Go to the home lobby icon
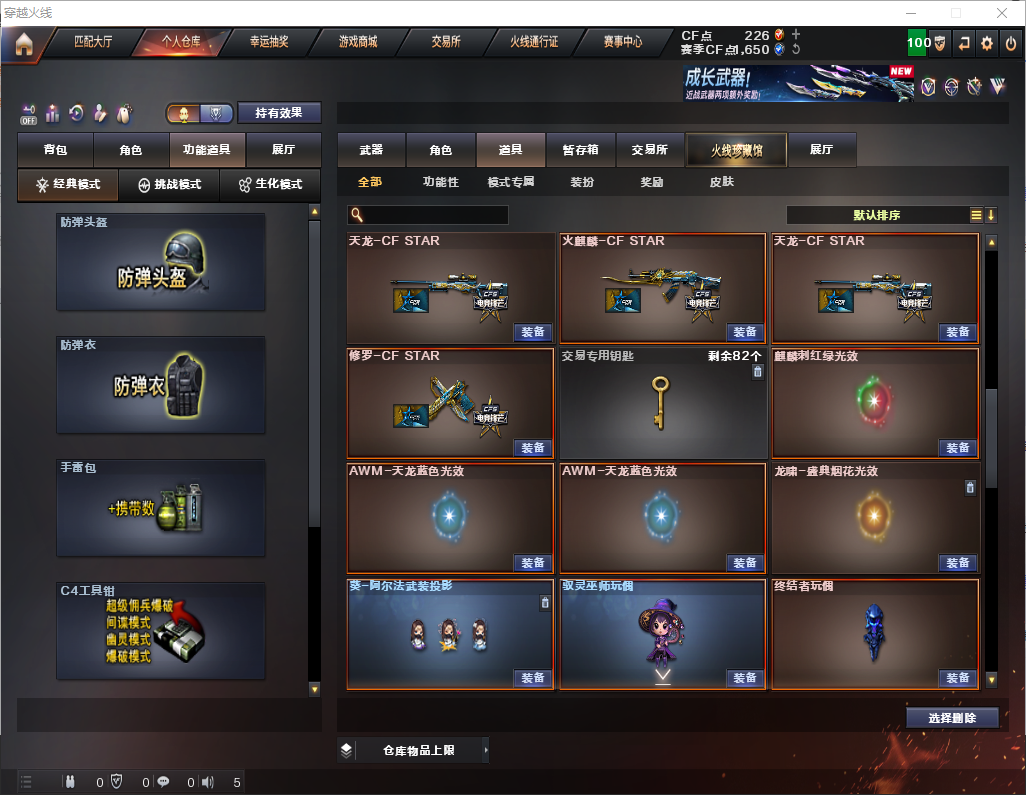Image resolution: width=1026 pixels, height=795 pixels. click(x=23, y=43)
